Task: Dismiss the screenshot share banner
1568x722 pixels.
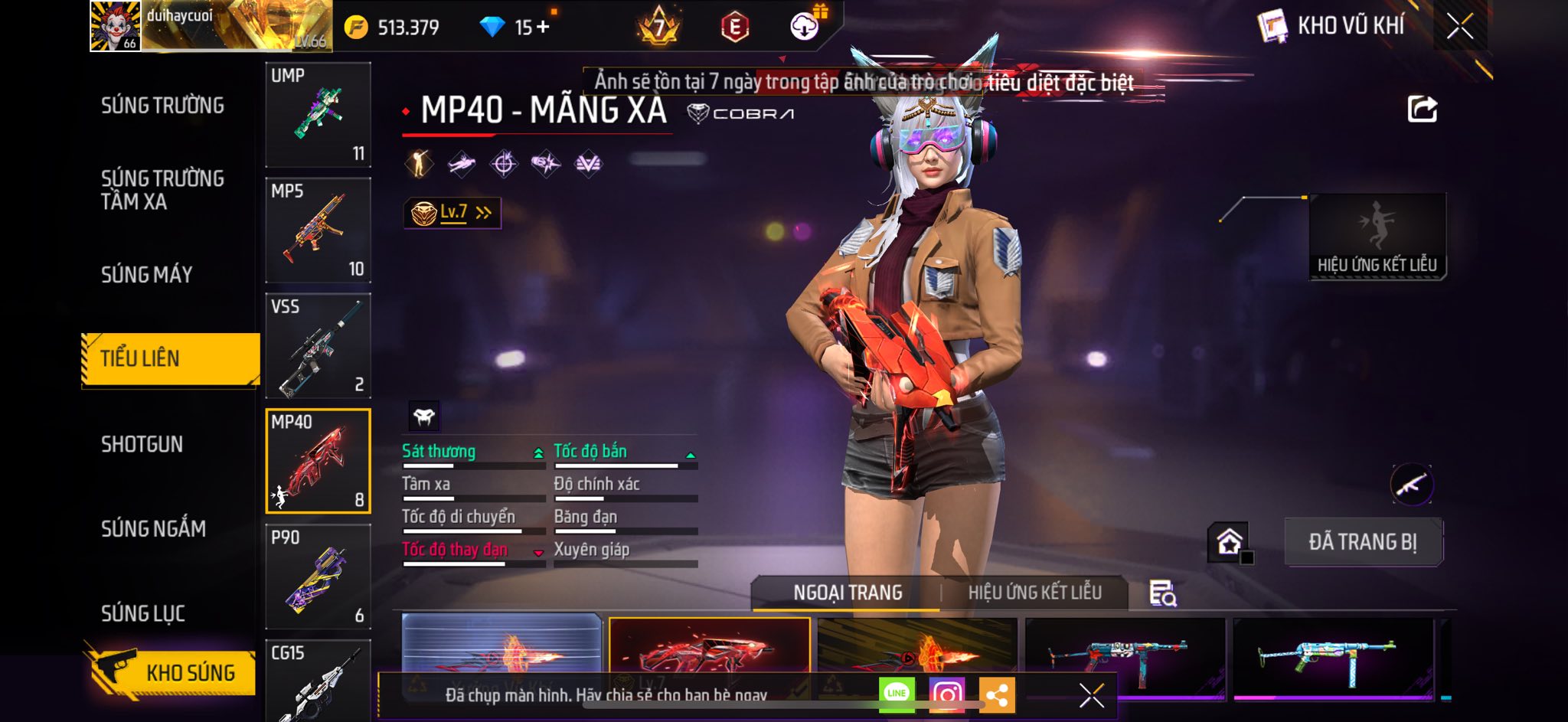Action: tap(1091, 695)
